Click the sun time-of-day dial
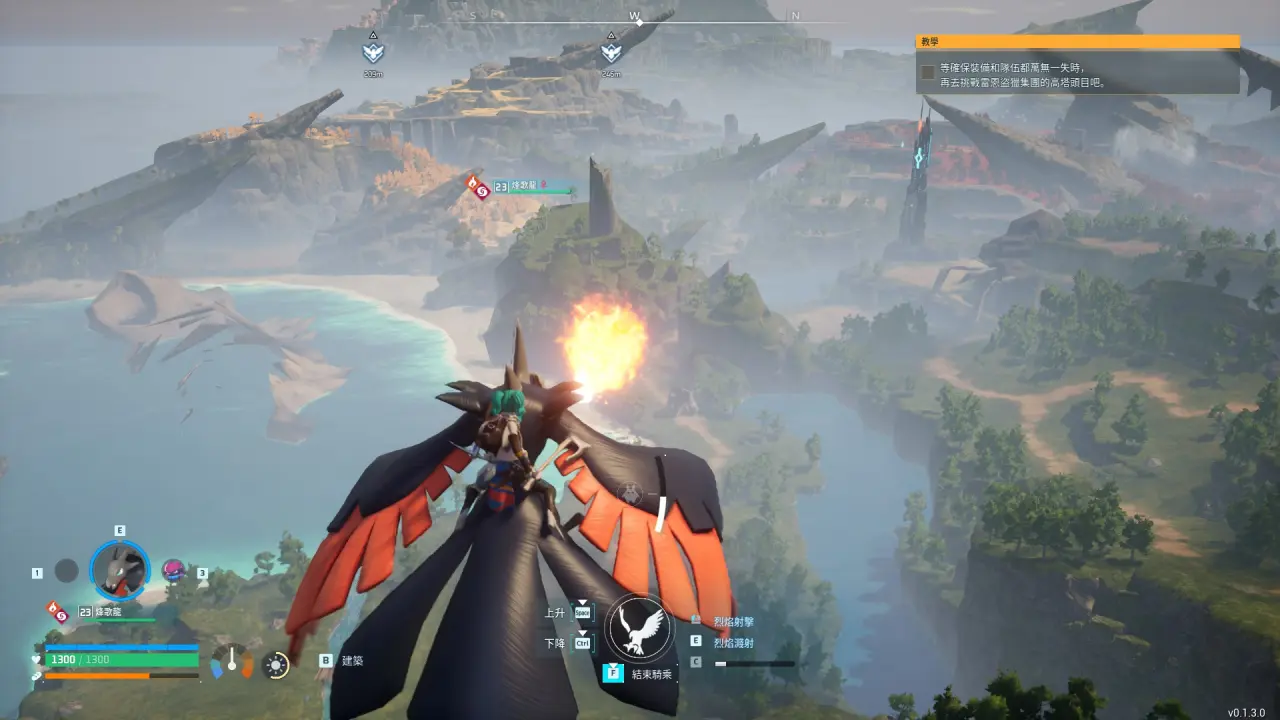Screen dimensions: 1280x720 coord(276,664)
